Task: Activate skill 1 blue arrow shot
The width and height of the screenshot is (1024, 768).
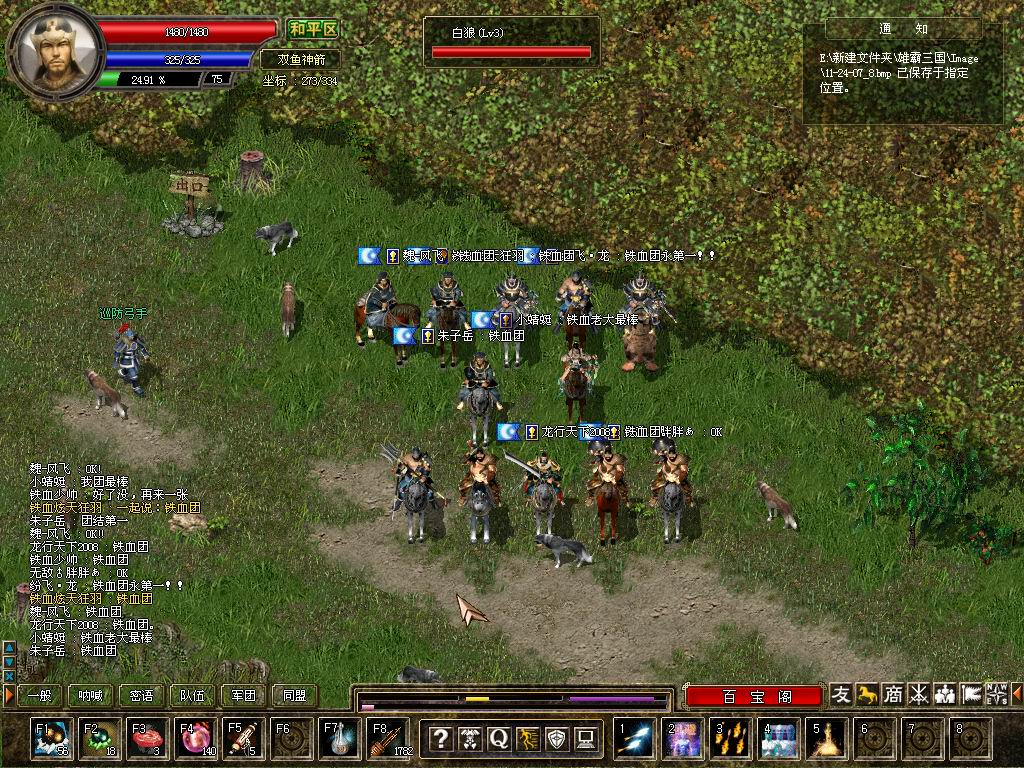Action: [x=635, y=739]
